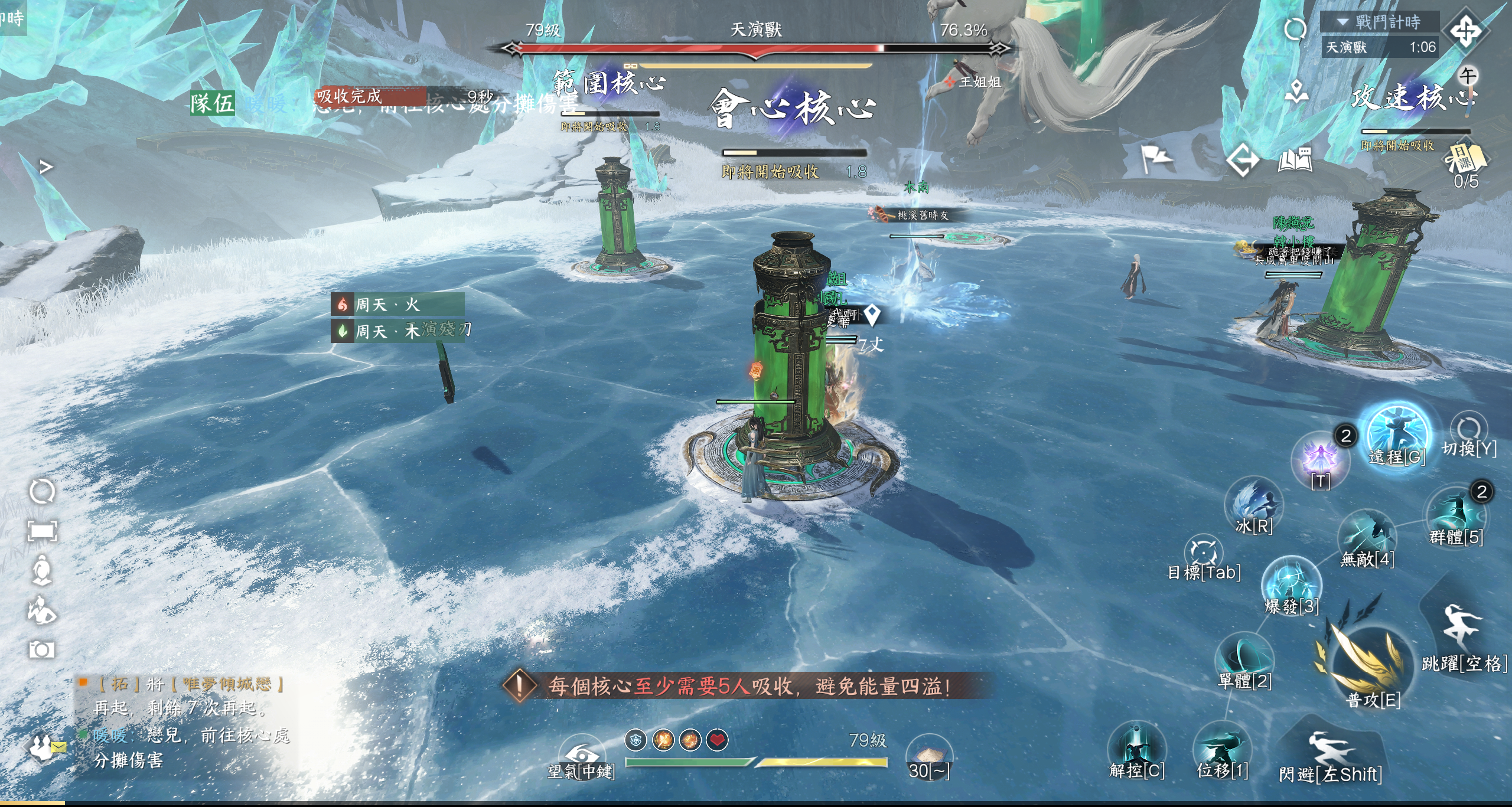Viewport: 1512px width, 807px height.
Task: Use the consumable item slot showing 30
Action: click(x=928, y=754)
